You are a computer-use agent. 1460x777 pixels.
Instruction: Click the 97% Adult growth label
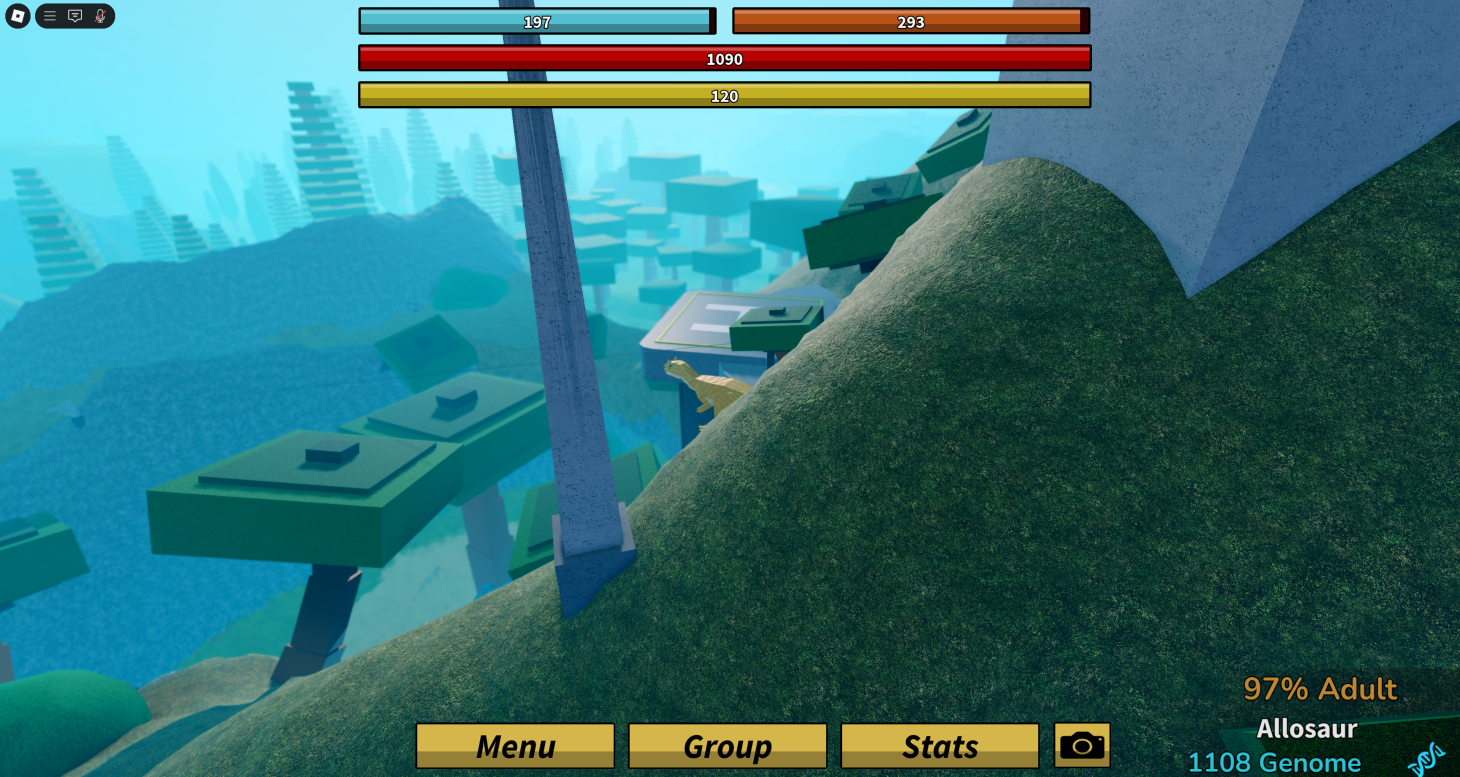click(x=1321, y=688)
